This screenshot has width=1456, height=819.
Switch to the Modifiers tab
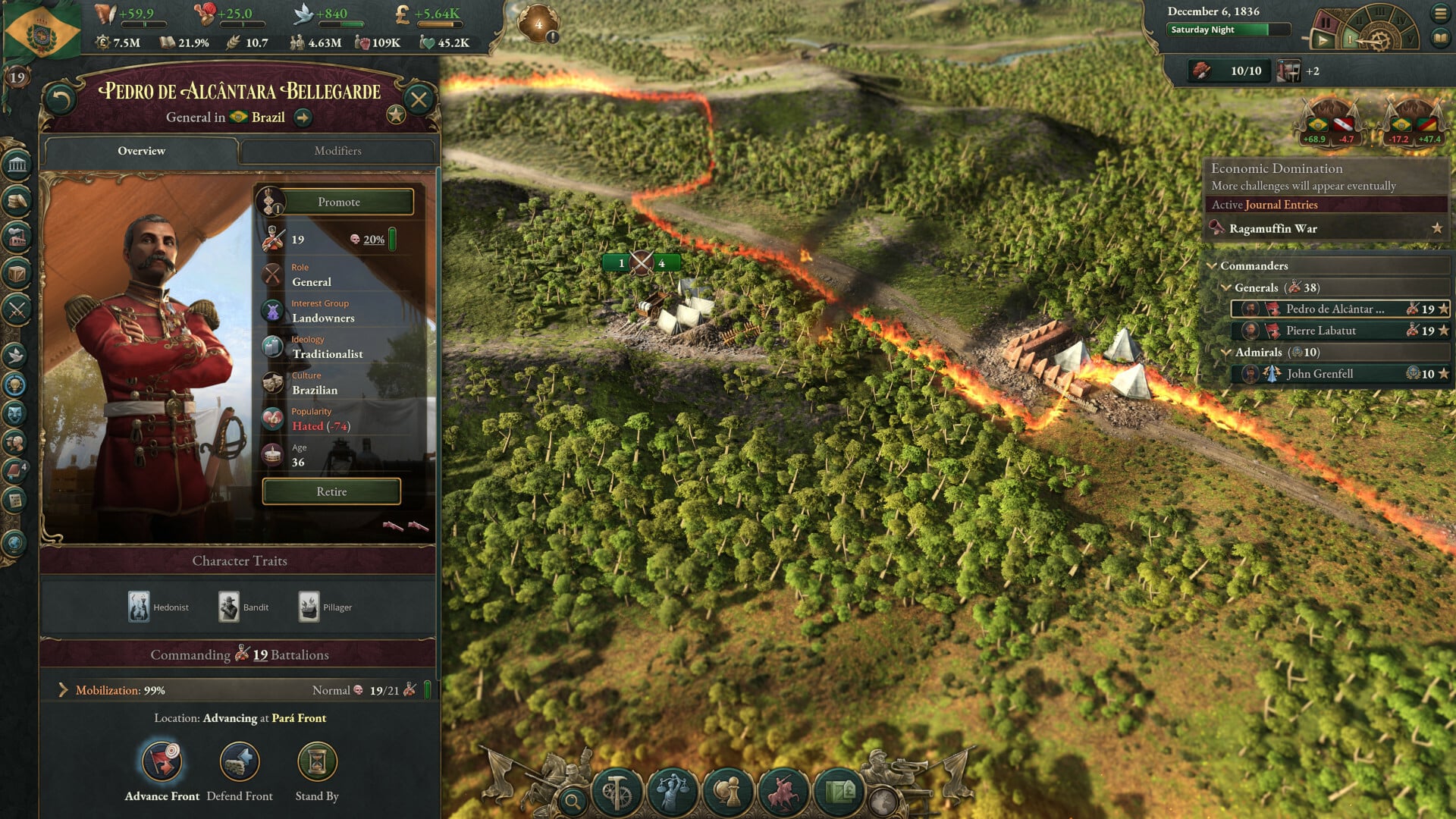(337, 151)
